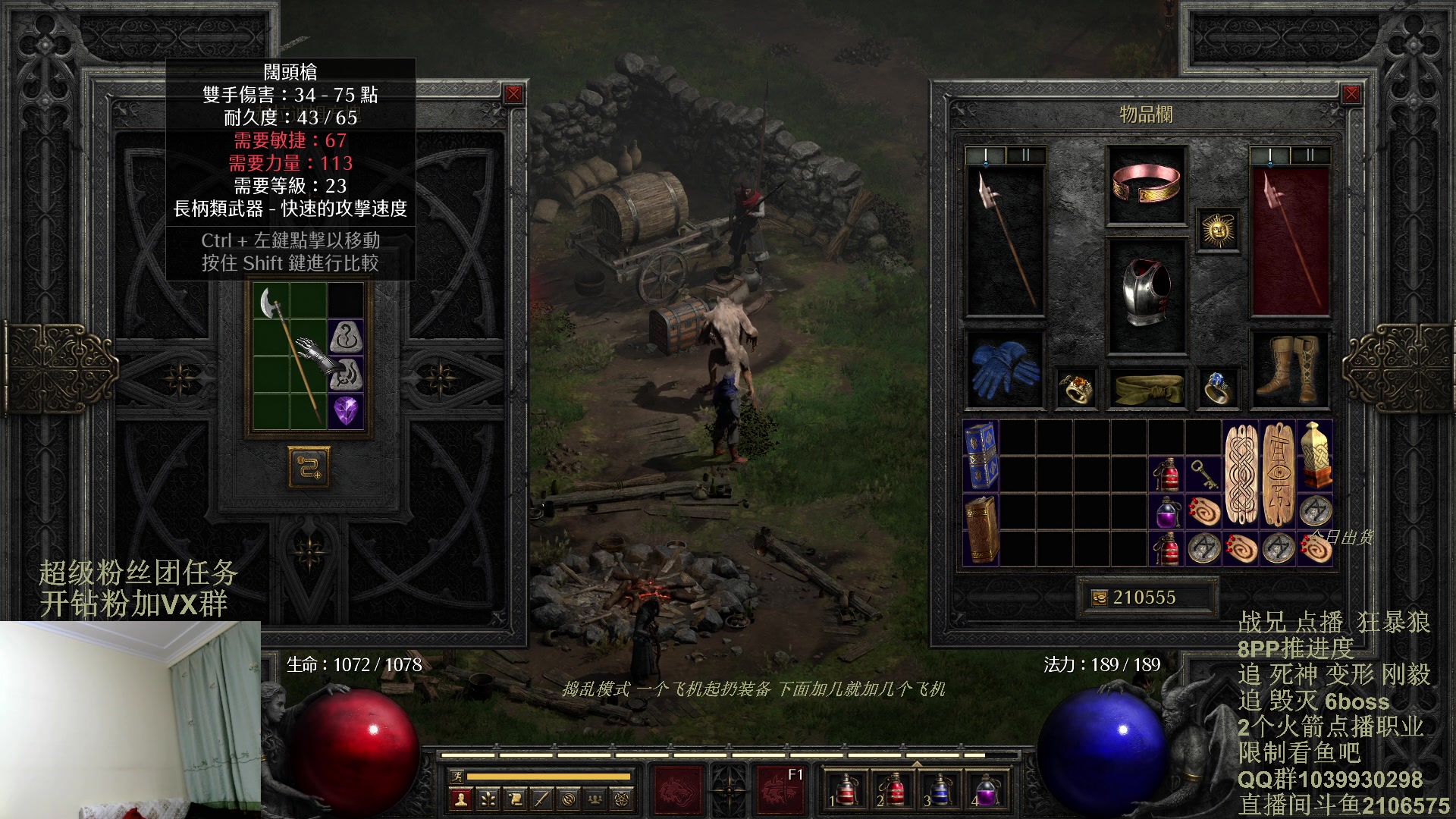Select the equipped breastplate armor
This screenshot has width=1456, height=819.
click(1146, 294)
